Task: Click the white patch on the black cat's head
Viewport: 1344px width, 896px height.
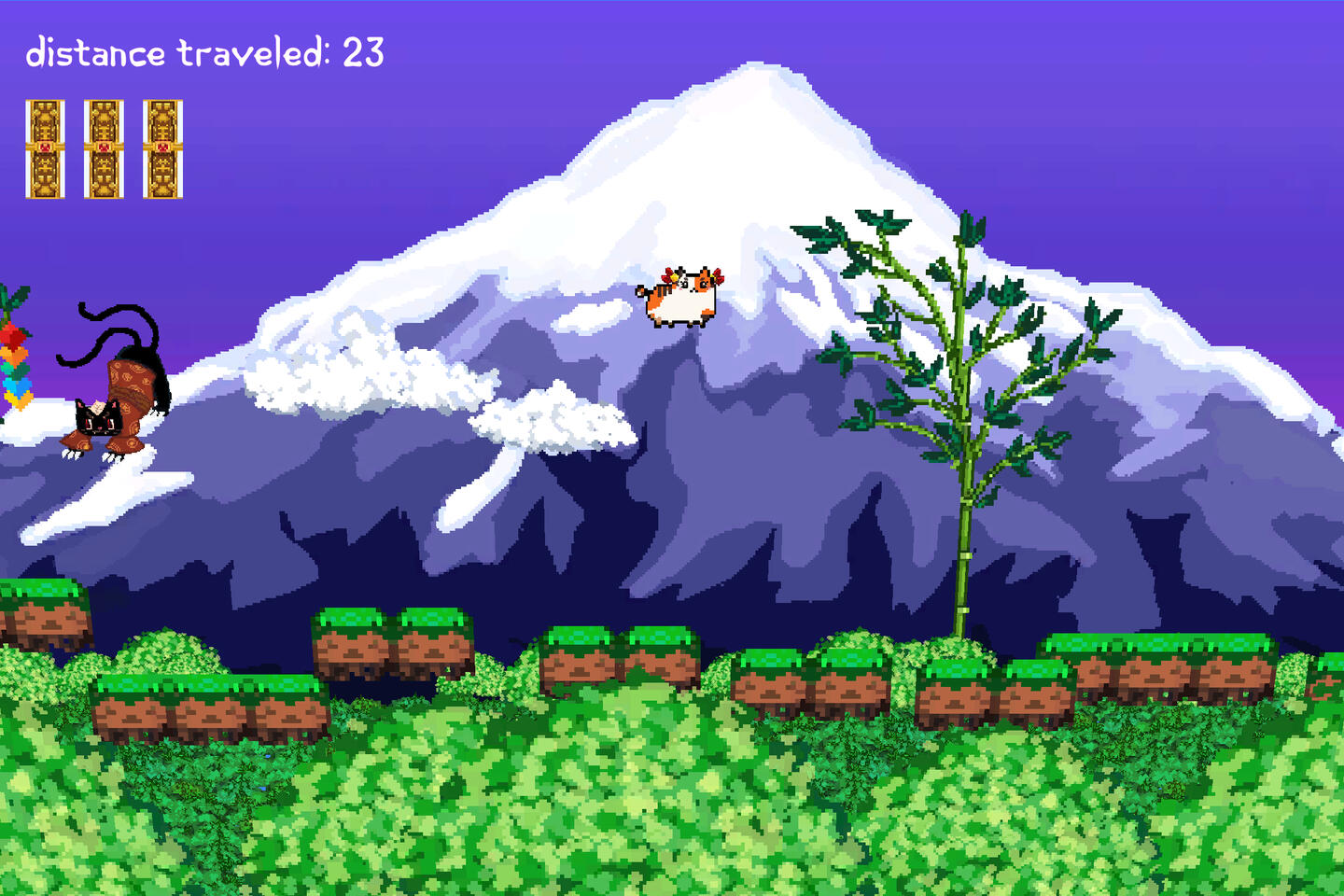Action: (97, 408)
